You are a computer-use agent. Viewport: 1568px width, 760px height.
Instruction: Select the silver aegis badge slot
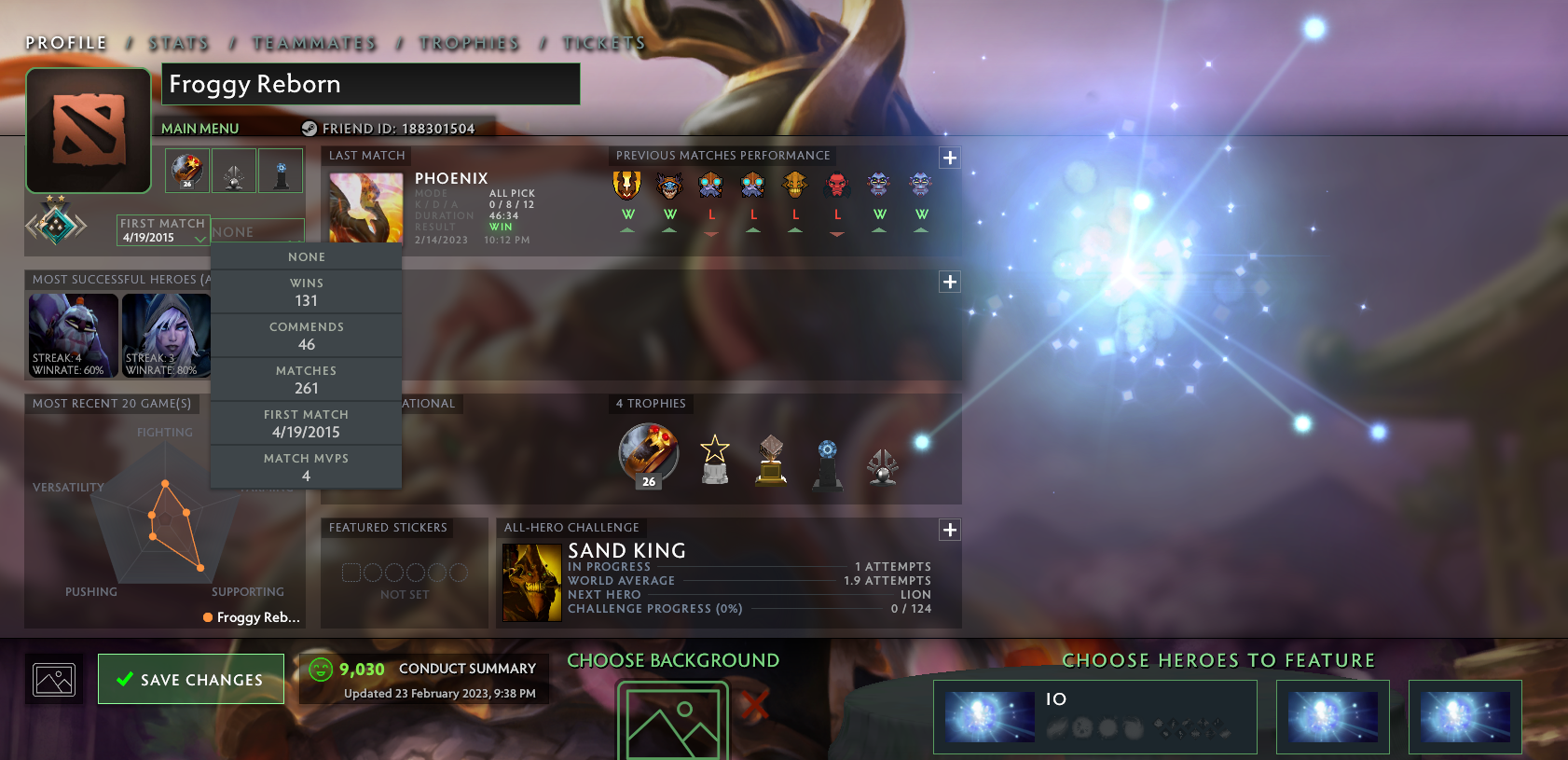tap(233, 170)
